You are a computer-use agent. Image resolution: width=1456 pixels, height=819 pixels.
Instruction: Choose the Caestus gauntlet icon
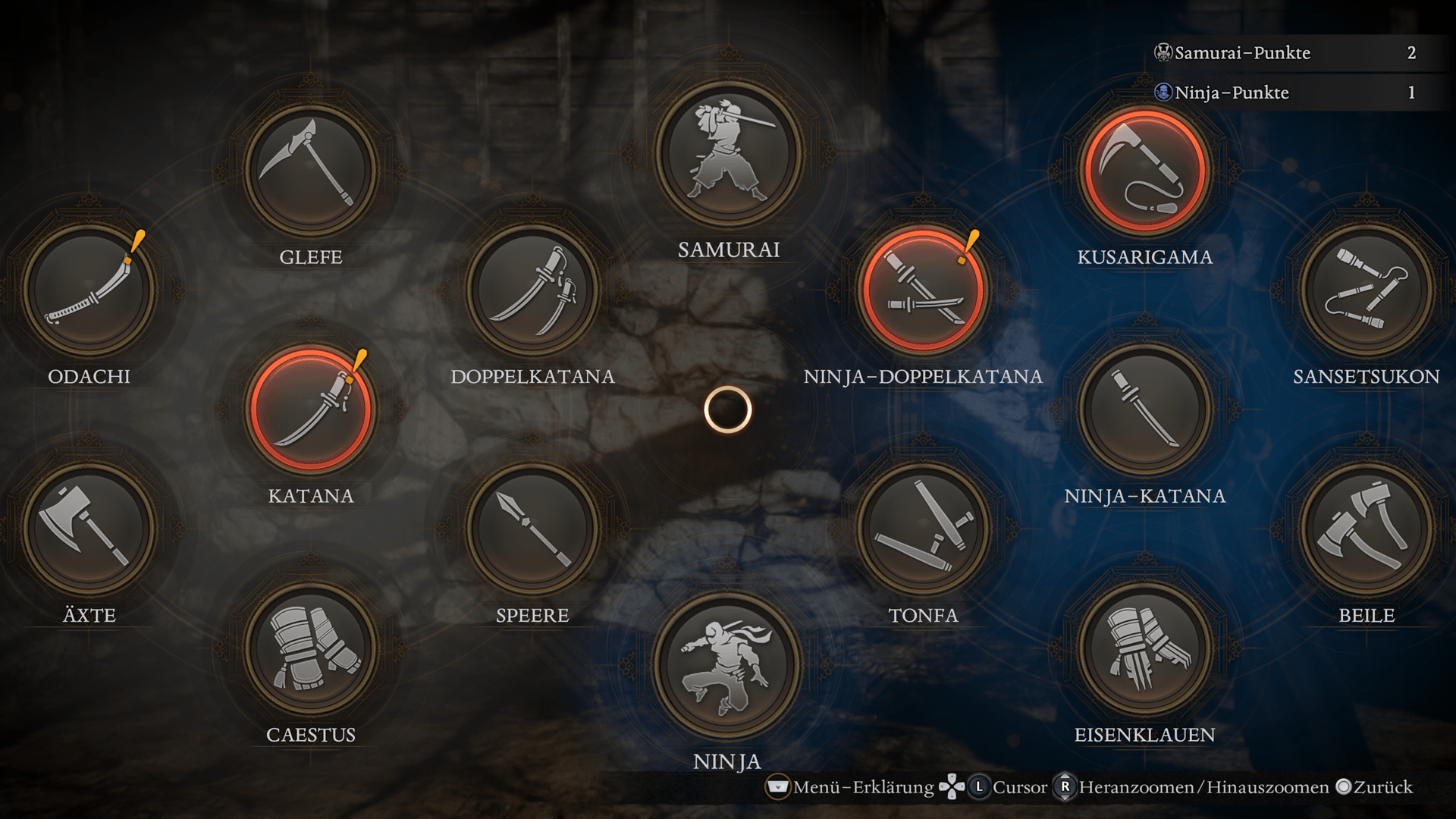pyautogui.click(x=311, y=648)
